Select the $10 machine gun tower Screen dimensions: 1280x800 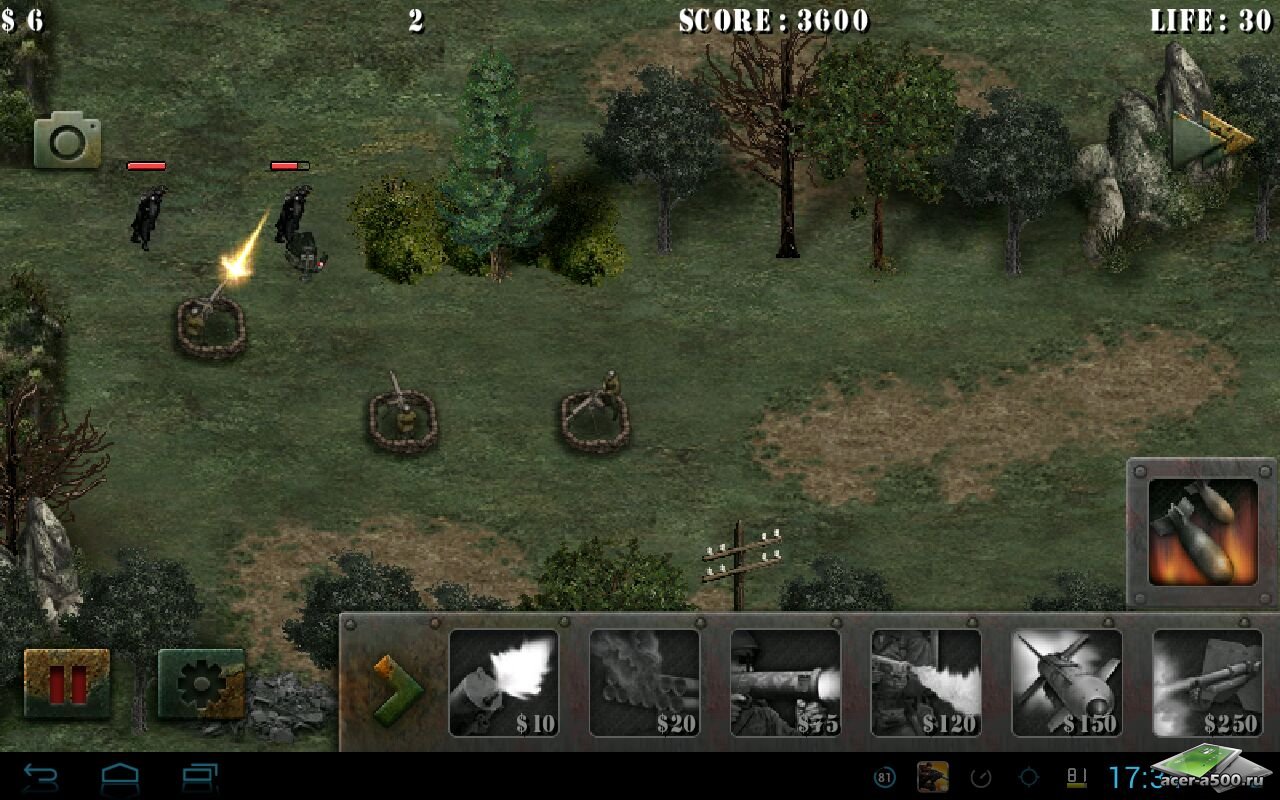pyautogui.click(x=504, y=683)
